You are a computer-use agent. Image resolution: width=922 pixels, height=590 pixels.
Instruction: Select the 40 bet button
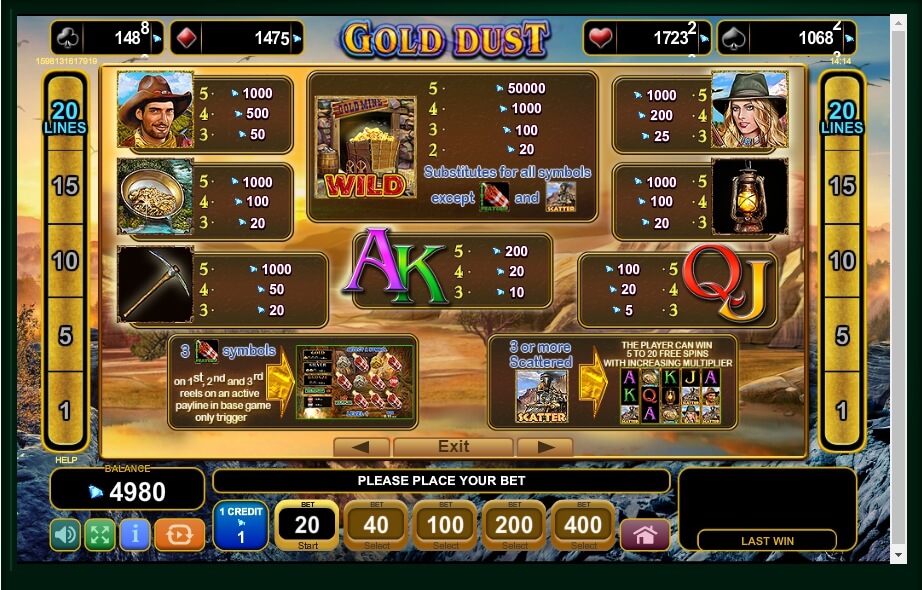click(376, 526)
